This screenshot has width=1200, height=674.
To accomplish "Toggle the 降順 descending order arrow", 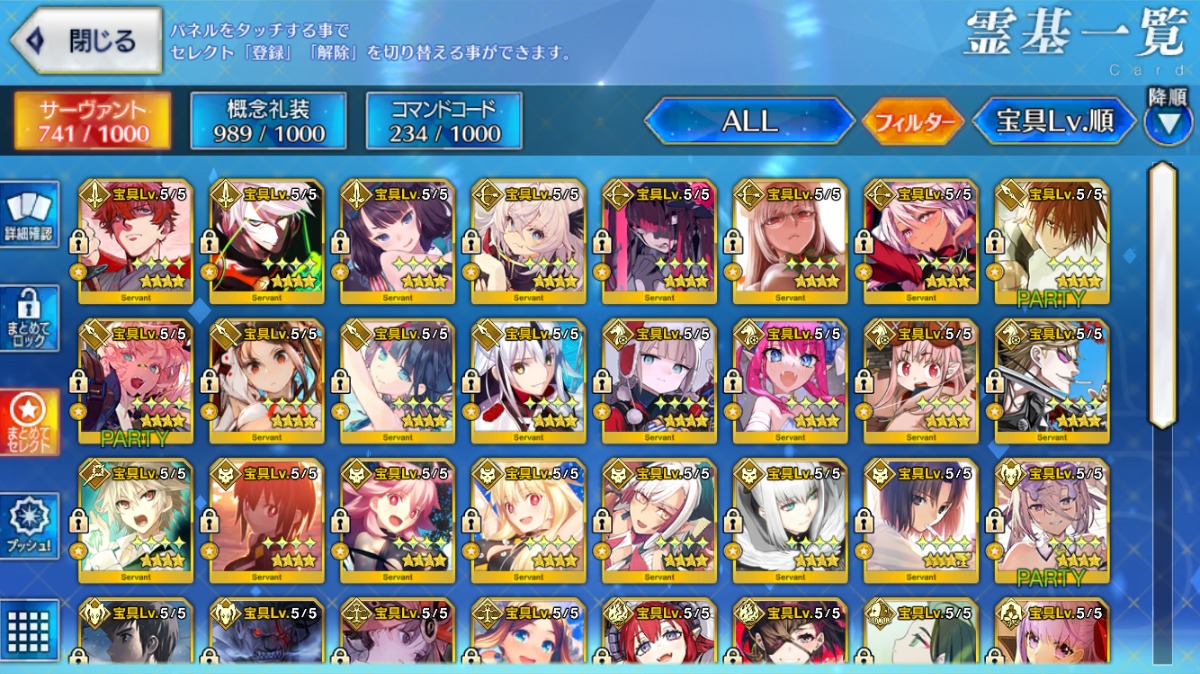I will pos(1167,120).
